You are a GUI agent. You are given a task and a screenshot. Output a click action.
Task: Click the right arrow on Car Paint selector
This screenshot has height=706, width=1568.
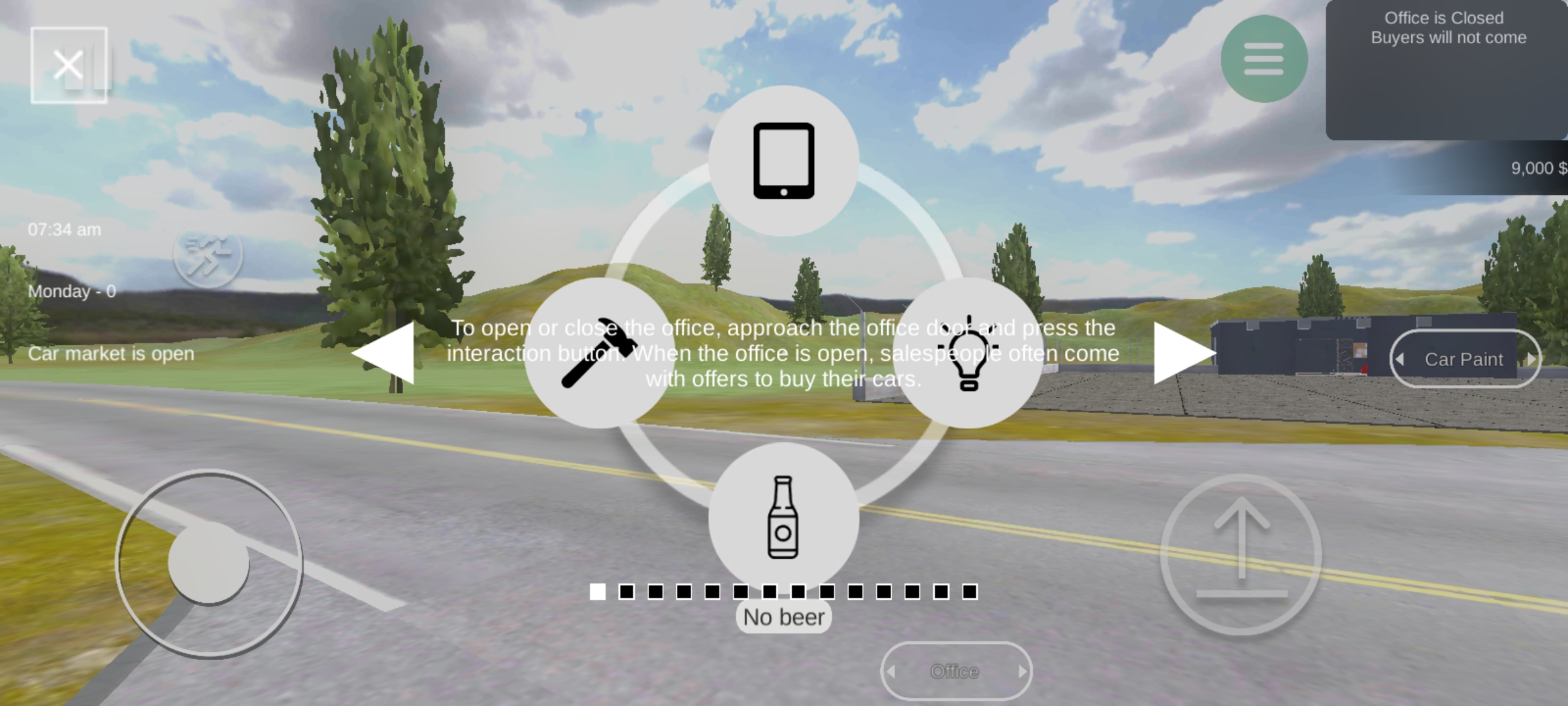click(x=1530, y=359)
